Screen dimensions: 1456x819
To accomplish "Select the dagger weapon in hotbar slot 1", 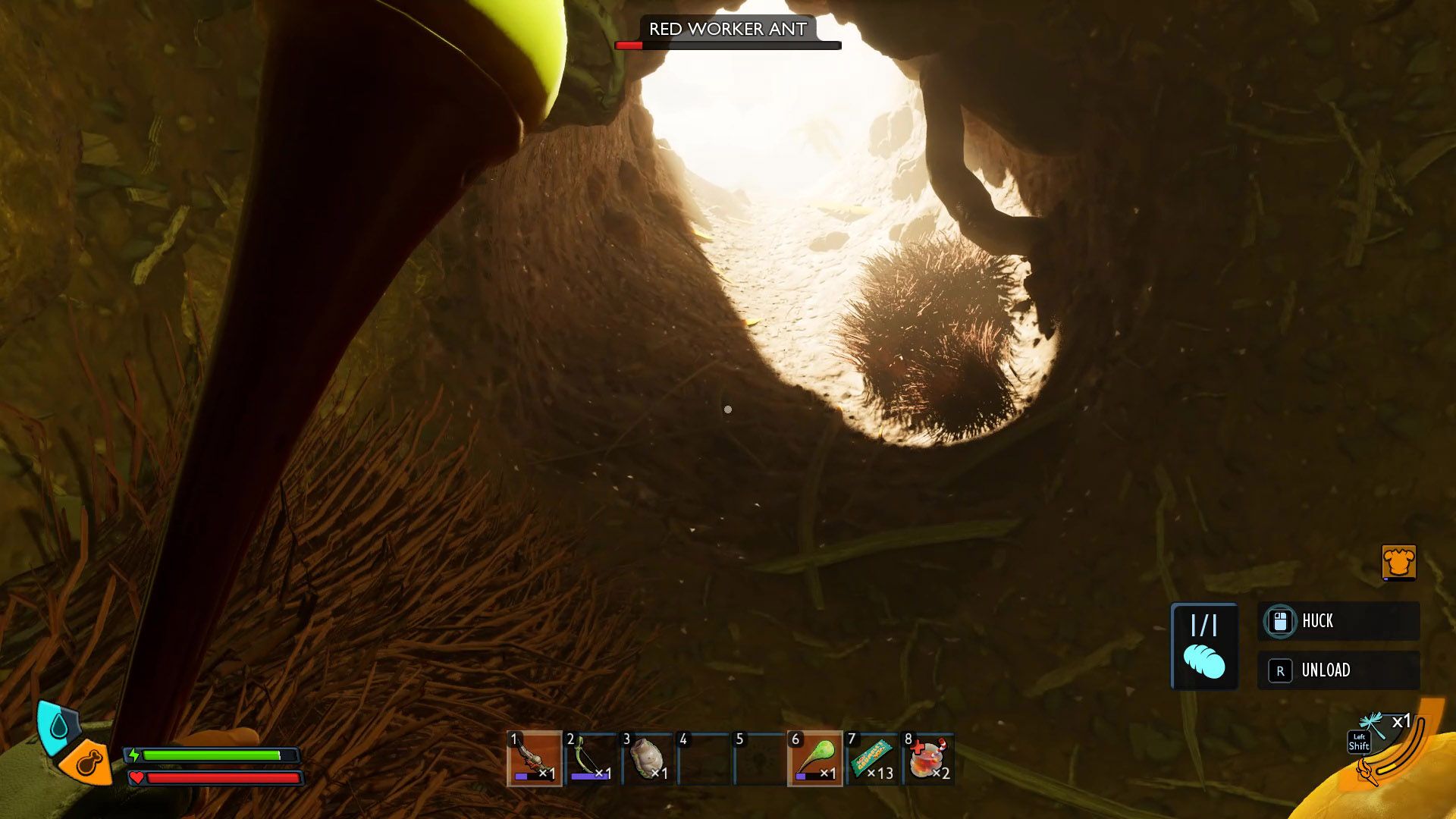I will click(x=534, y=758).
